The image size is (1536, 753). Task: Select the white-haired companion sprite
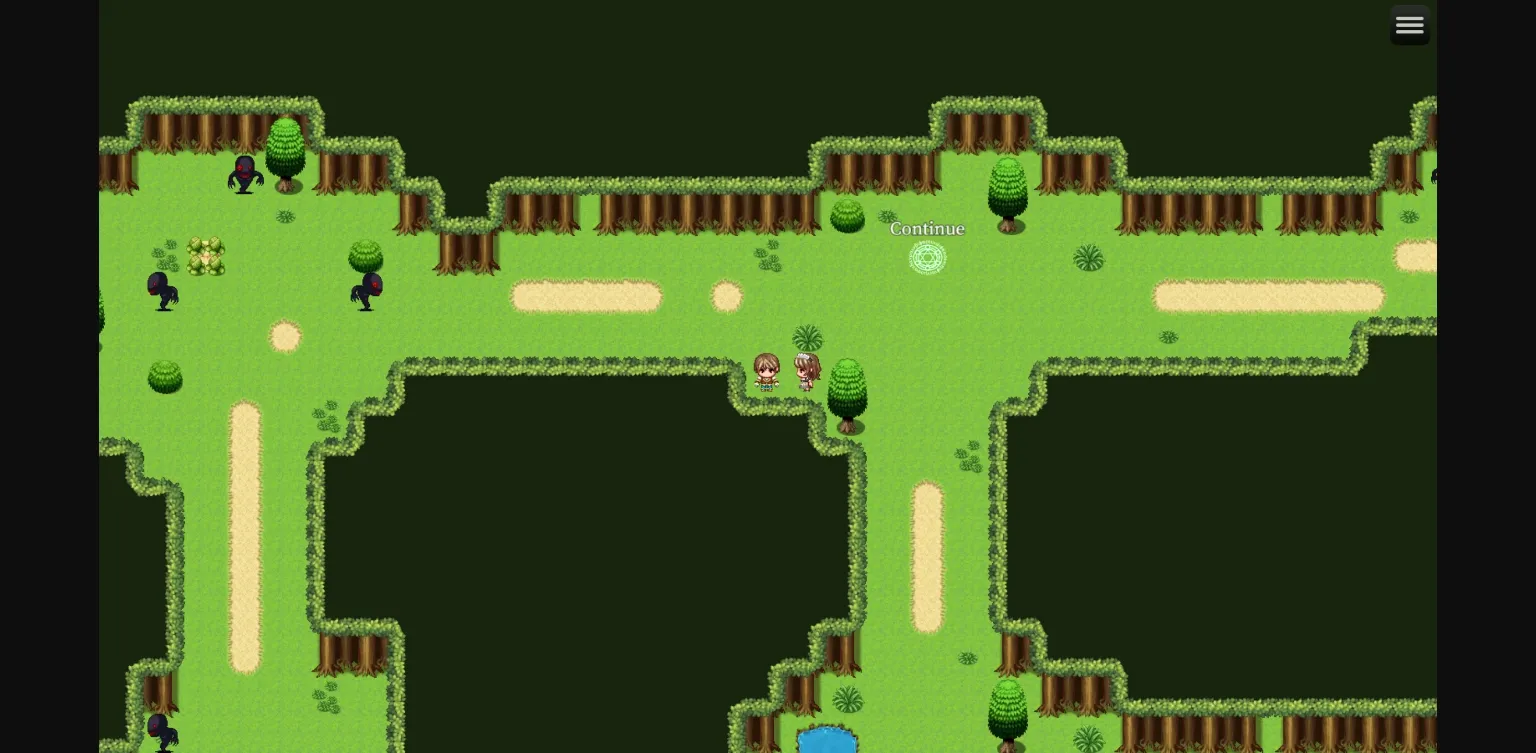point(808,370)
